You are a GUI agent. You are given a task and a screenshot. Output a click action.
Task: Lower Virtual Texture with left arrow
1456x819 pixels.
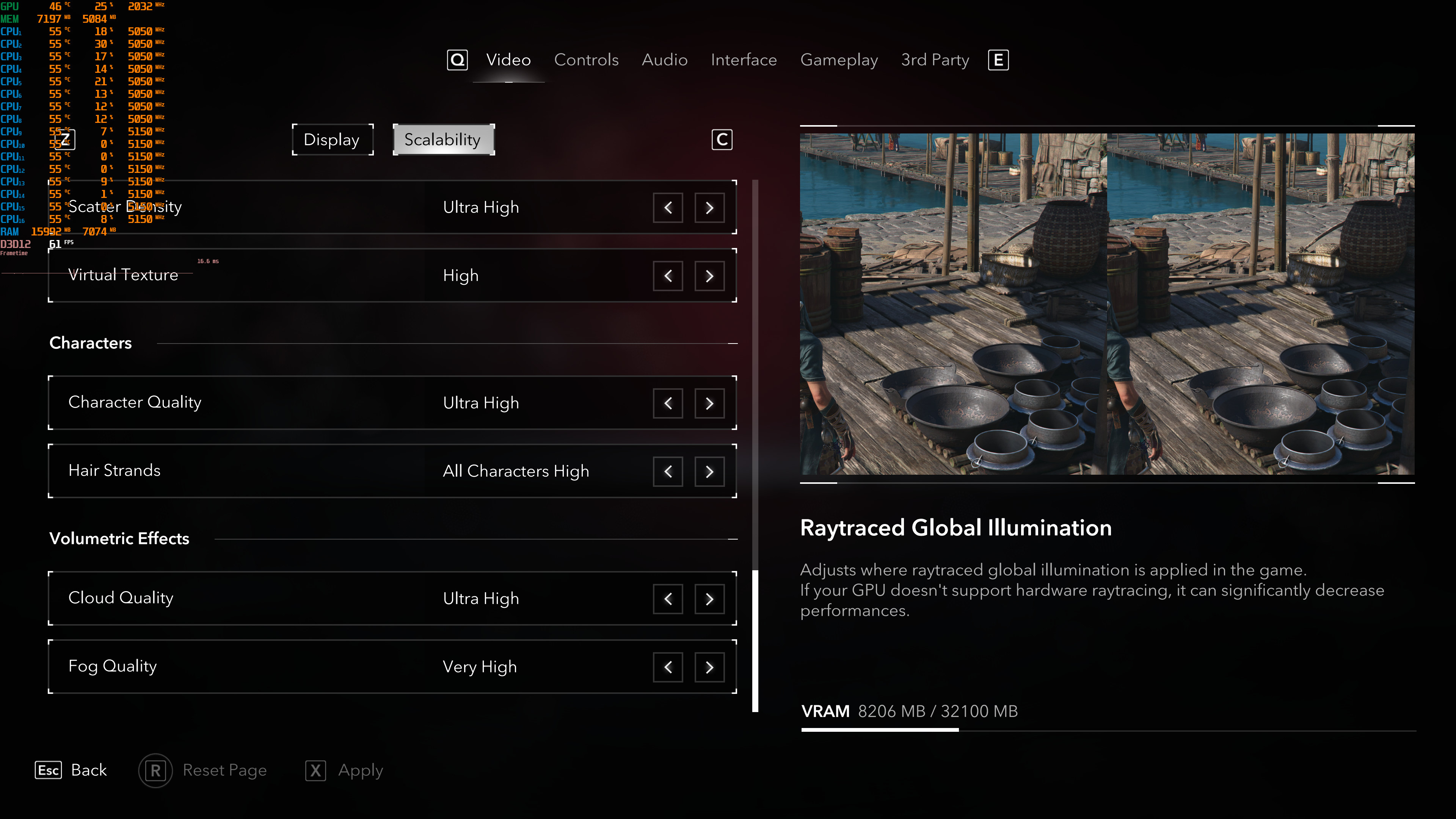[667, 276]
